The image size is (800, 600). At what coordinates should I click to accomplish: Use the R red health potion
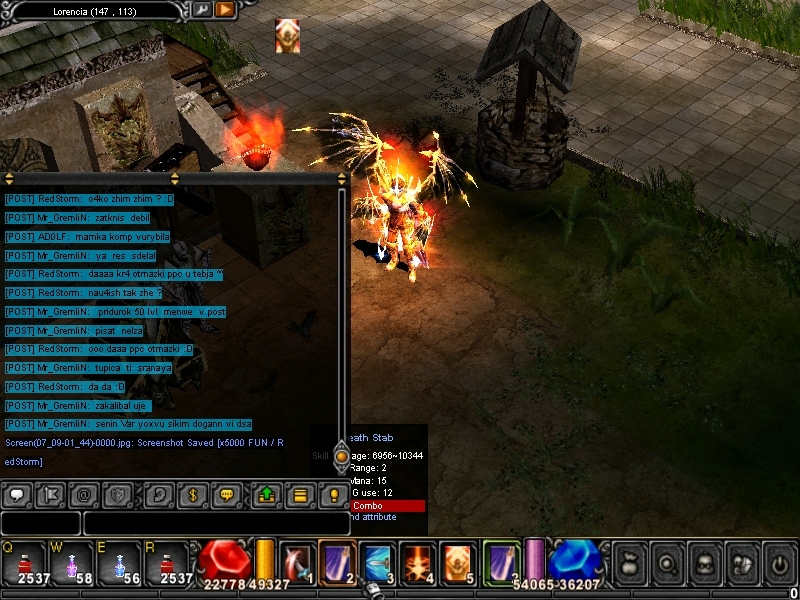pyautogui.click(x=167, y=562)
